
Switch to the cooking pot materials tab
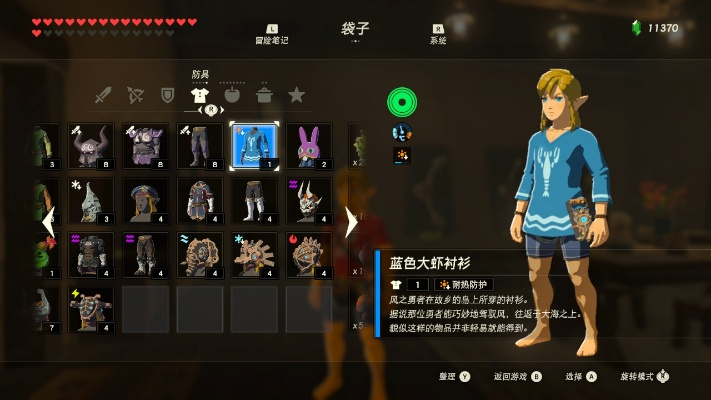click(264, 96)
